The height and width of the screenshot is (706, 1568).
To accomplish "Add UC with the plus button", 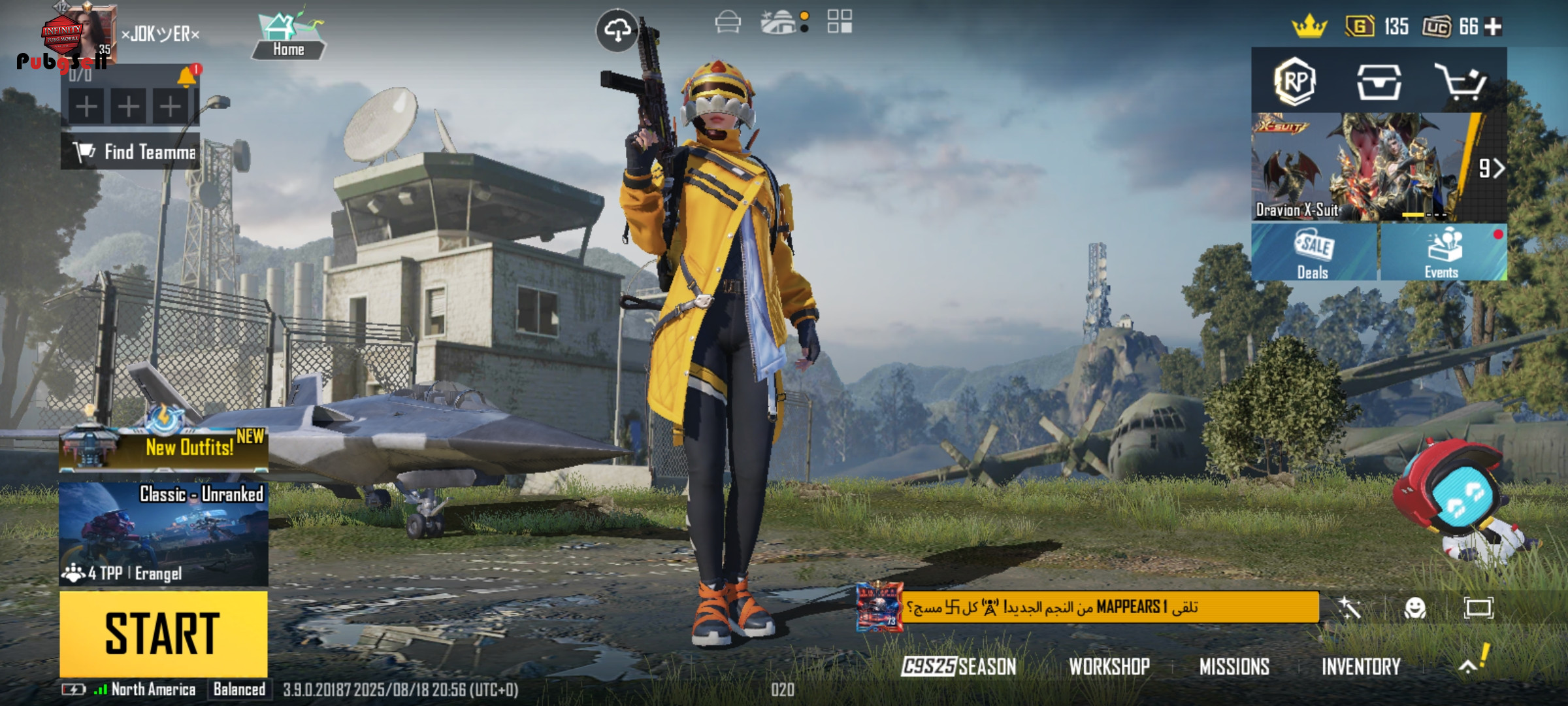I will (1494, 27).
